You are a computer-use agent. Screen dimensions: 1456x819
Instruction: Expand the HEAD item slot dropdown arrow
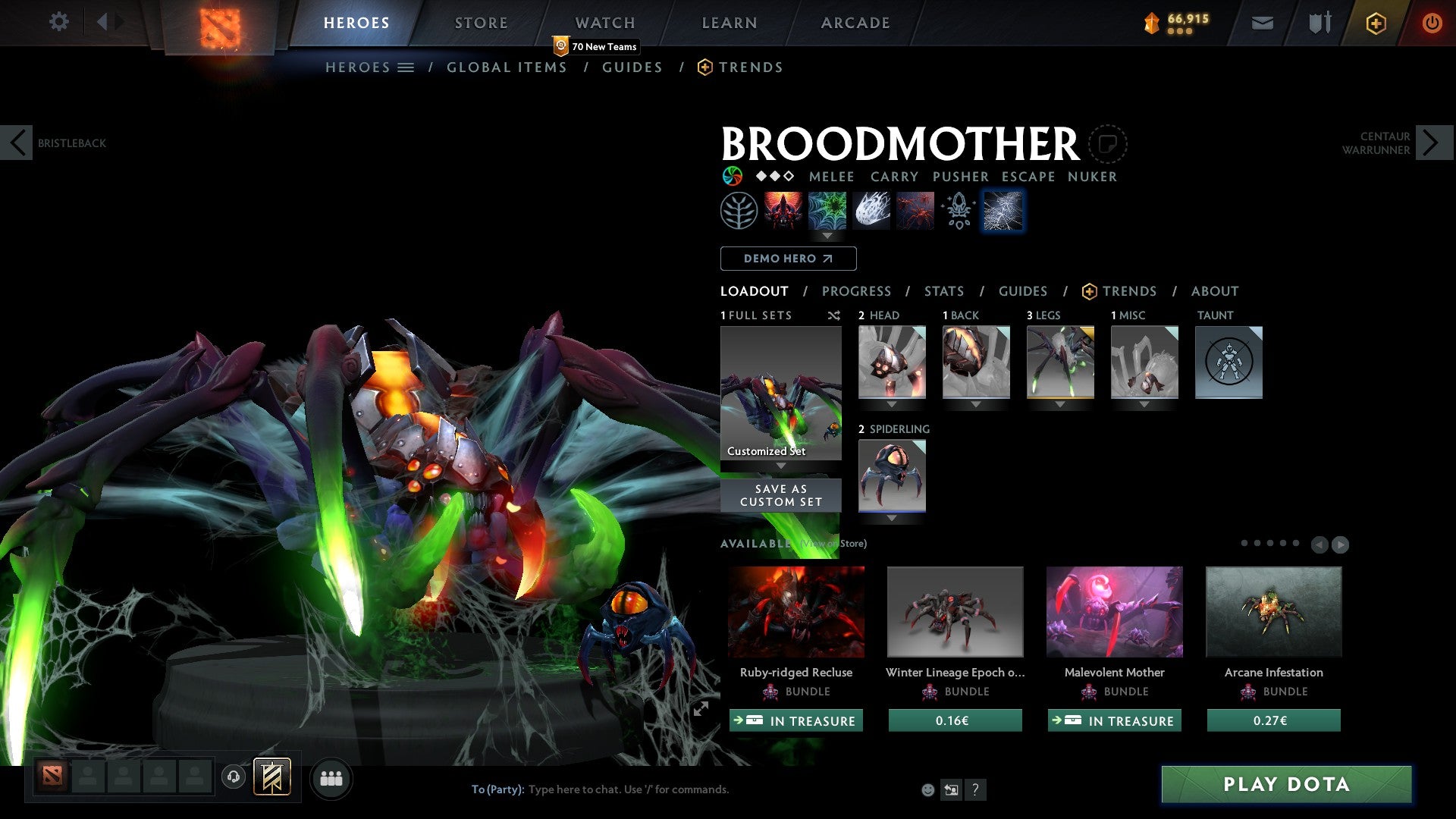click(x=892, y=404)
